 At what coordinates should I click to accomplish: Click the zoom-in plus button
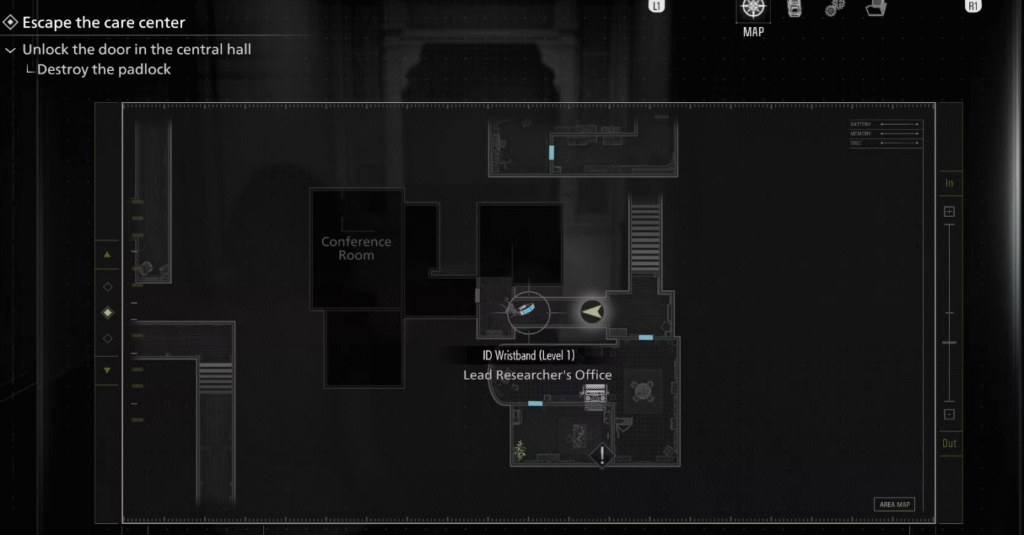click(949, 212)
